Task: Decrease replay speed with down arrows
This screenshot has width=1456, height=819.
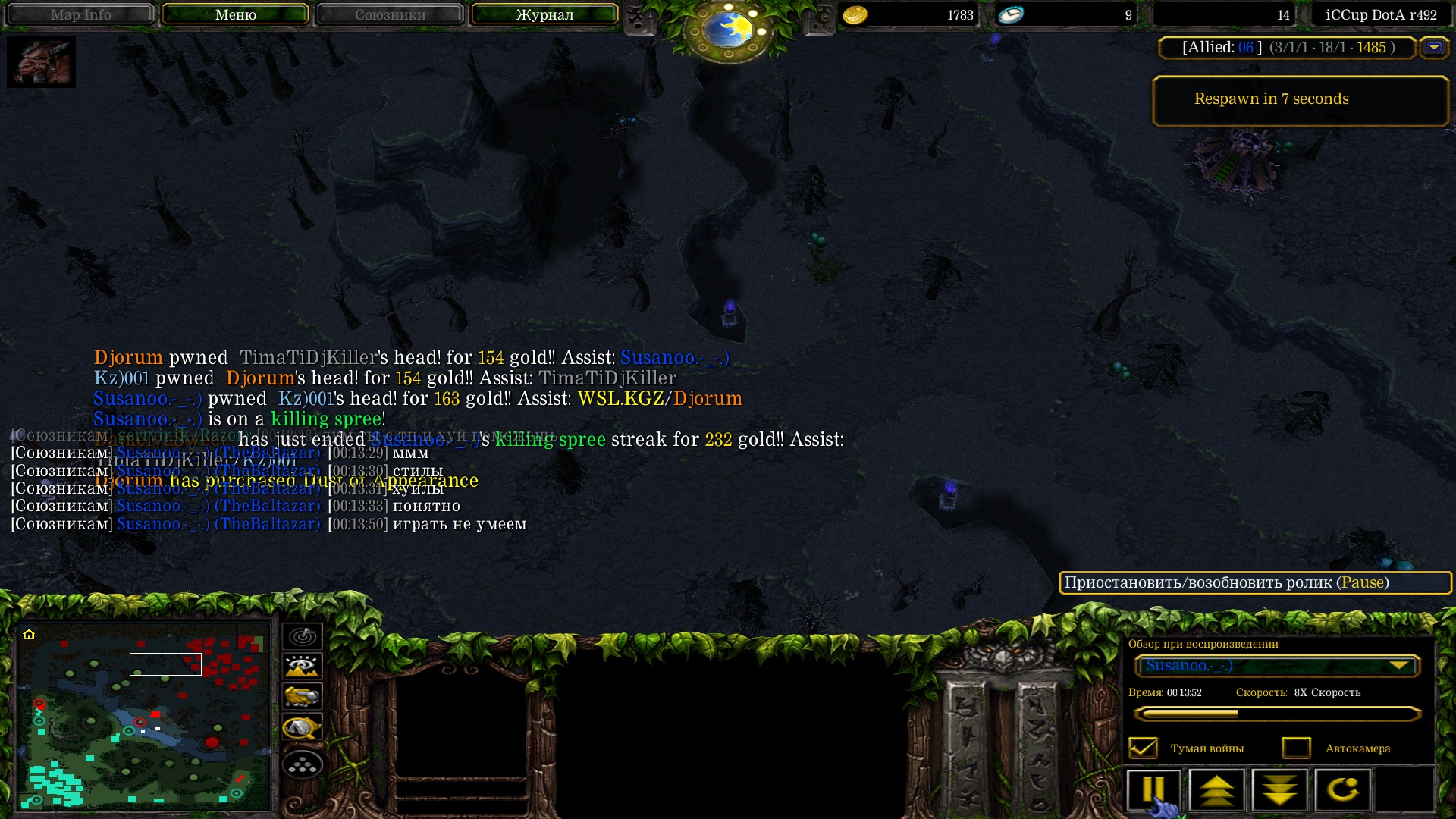Action: click(x=1279, y=790)
